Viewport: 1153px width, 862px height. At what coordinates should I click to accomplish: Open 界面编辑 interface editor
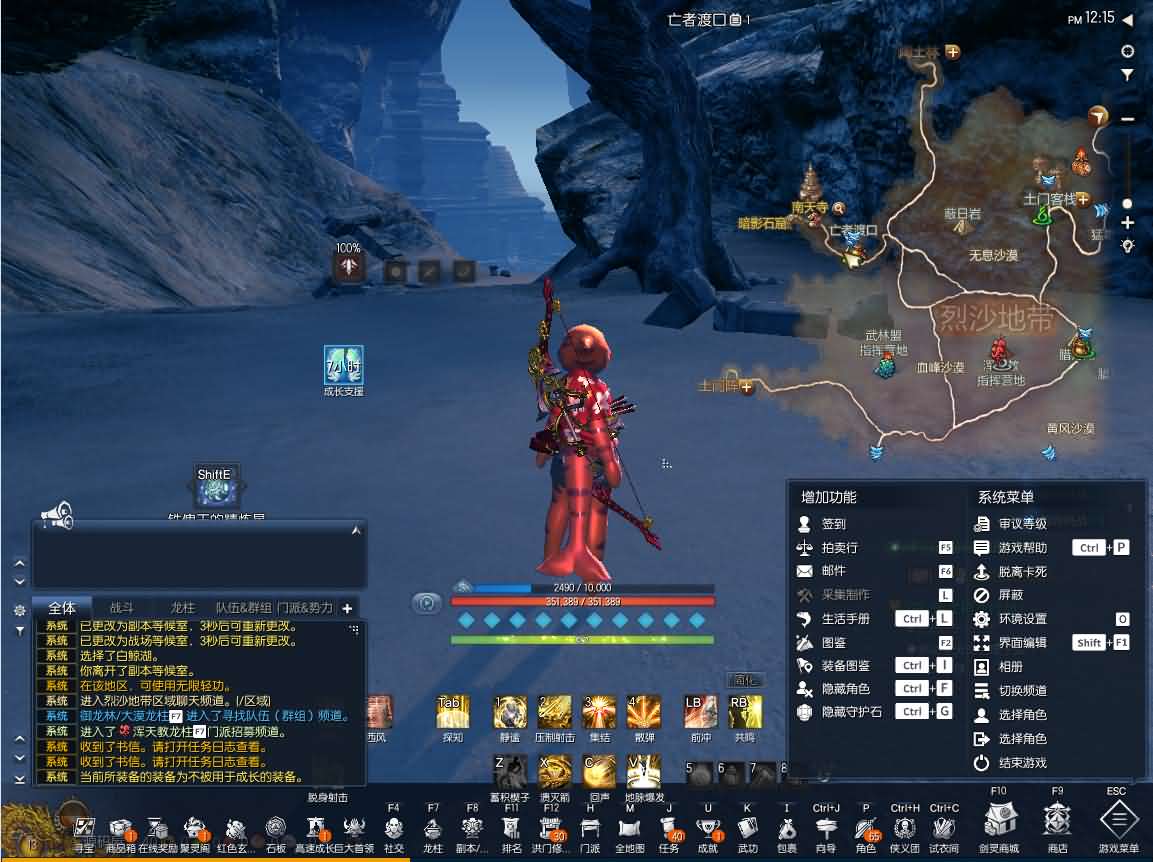[x=1022, y=643]
